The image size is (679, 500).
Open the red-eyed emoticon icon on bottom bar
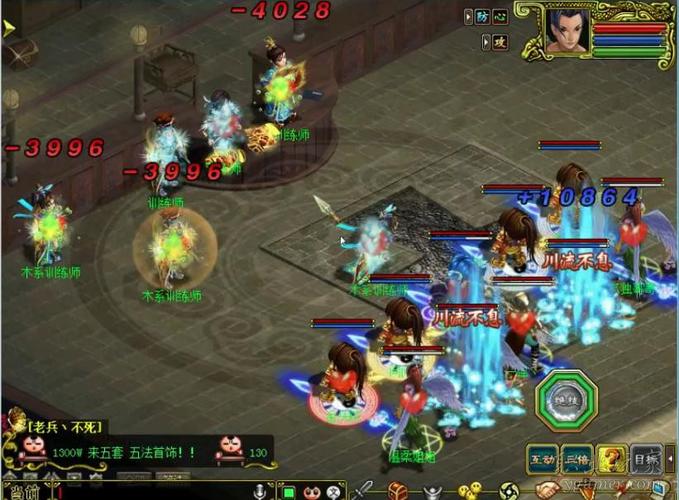pyautogui.click(x=313, y=492)
